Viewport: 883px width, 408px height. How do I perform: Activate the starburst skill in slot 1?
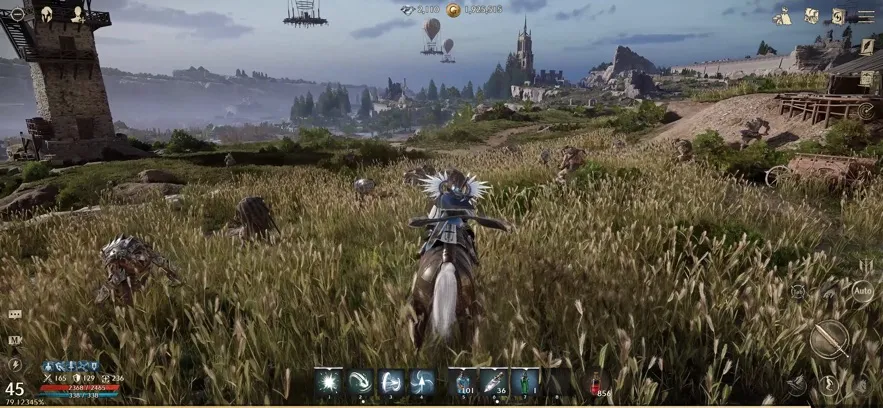click(x=328, y=381)
